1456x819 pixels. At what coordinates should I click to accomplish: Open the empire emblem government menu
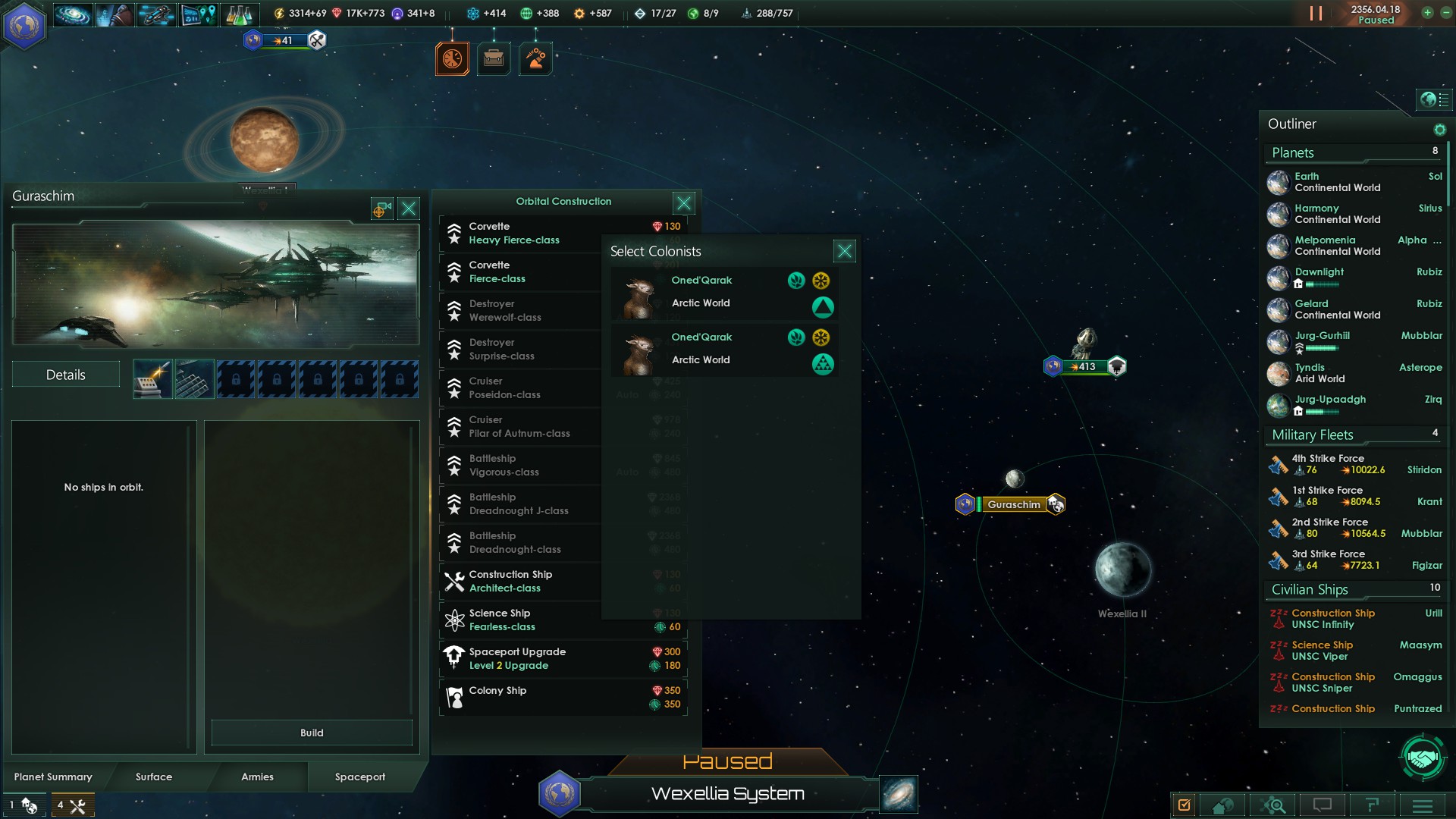tap(24, 25)
